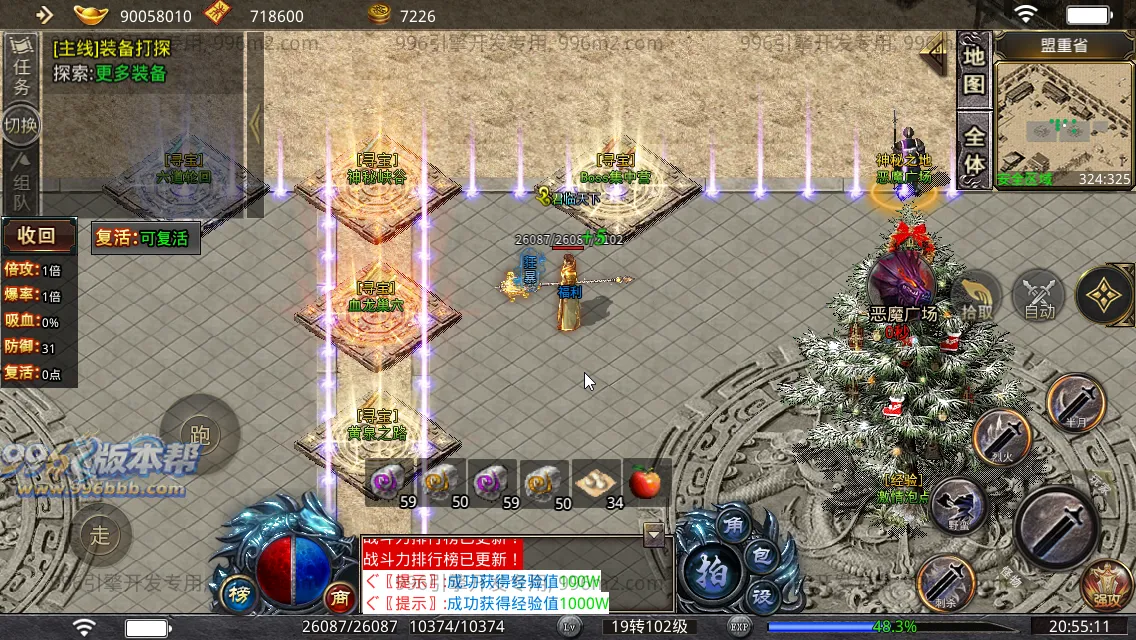The height and width of the screenshot is (640, 1136).
Task: Open the 全体 button beside the minimap
Action: pyautogui.click(x=974, y=150)
